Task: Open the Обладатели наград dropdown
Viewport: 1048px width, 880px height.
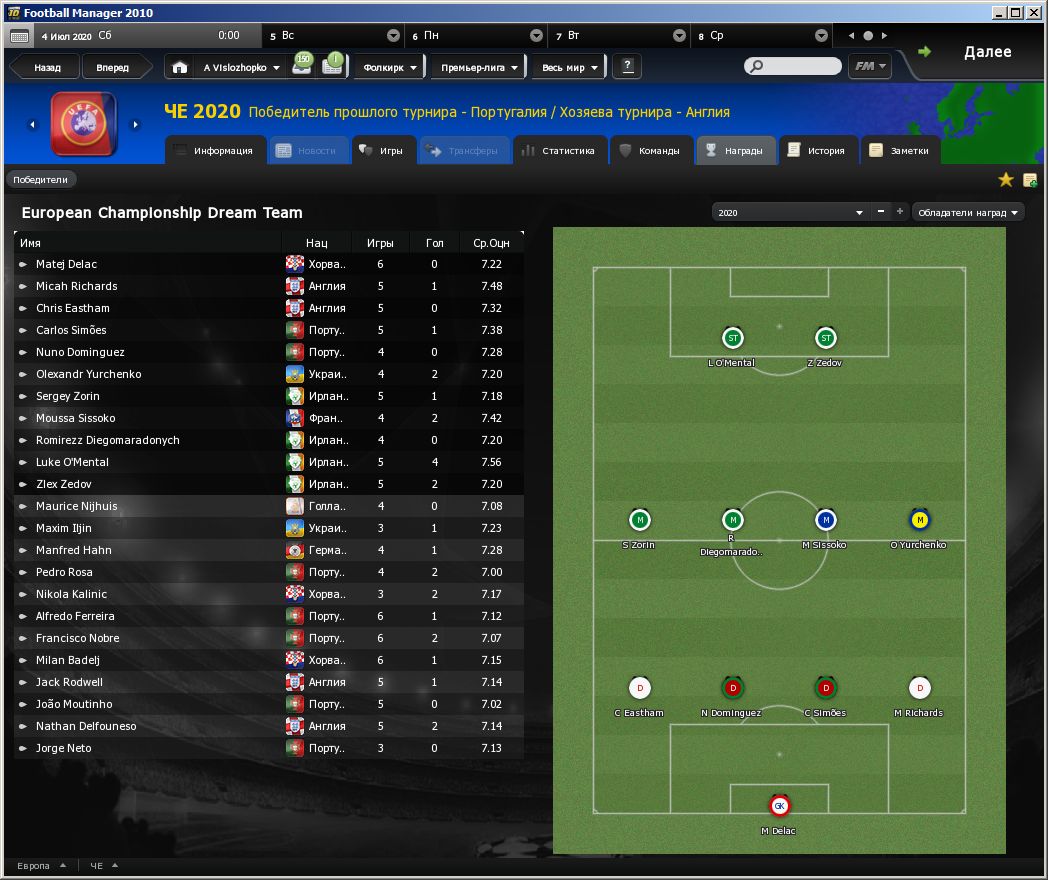Action: [969, 213]
